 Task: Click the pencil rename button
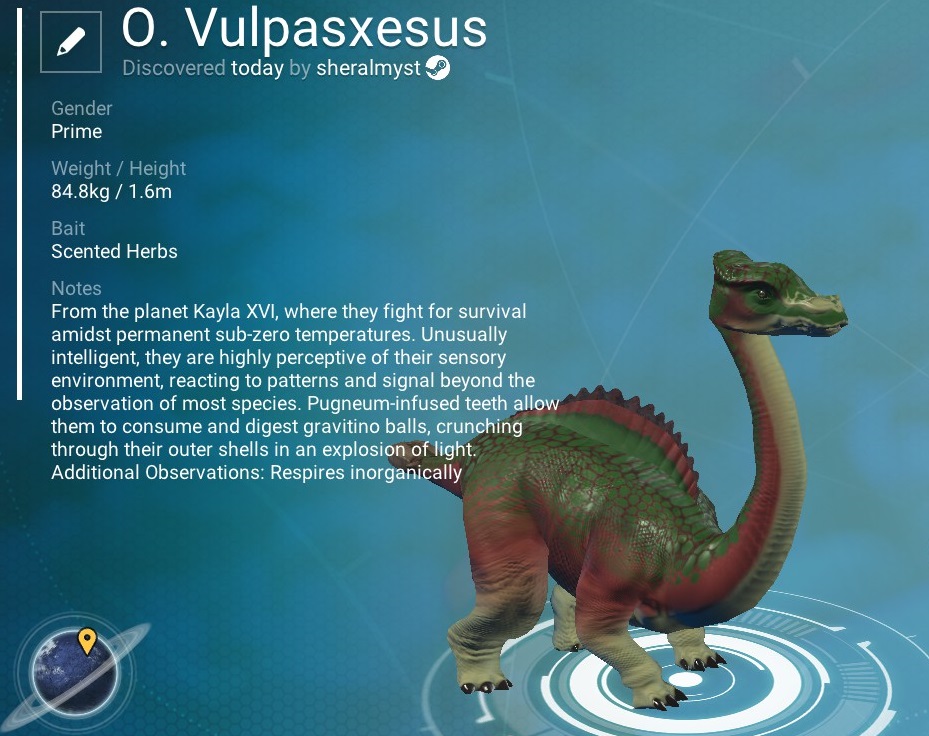(x=70, y=42)
